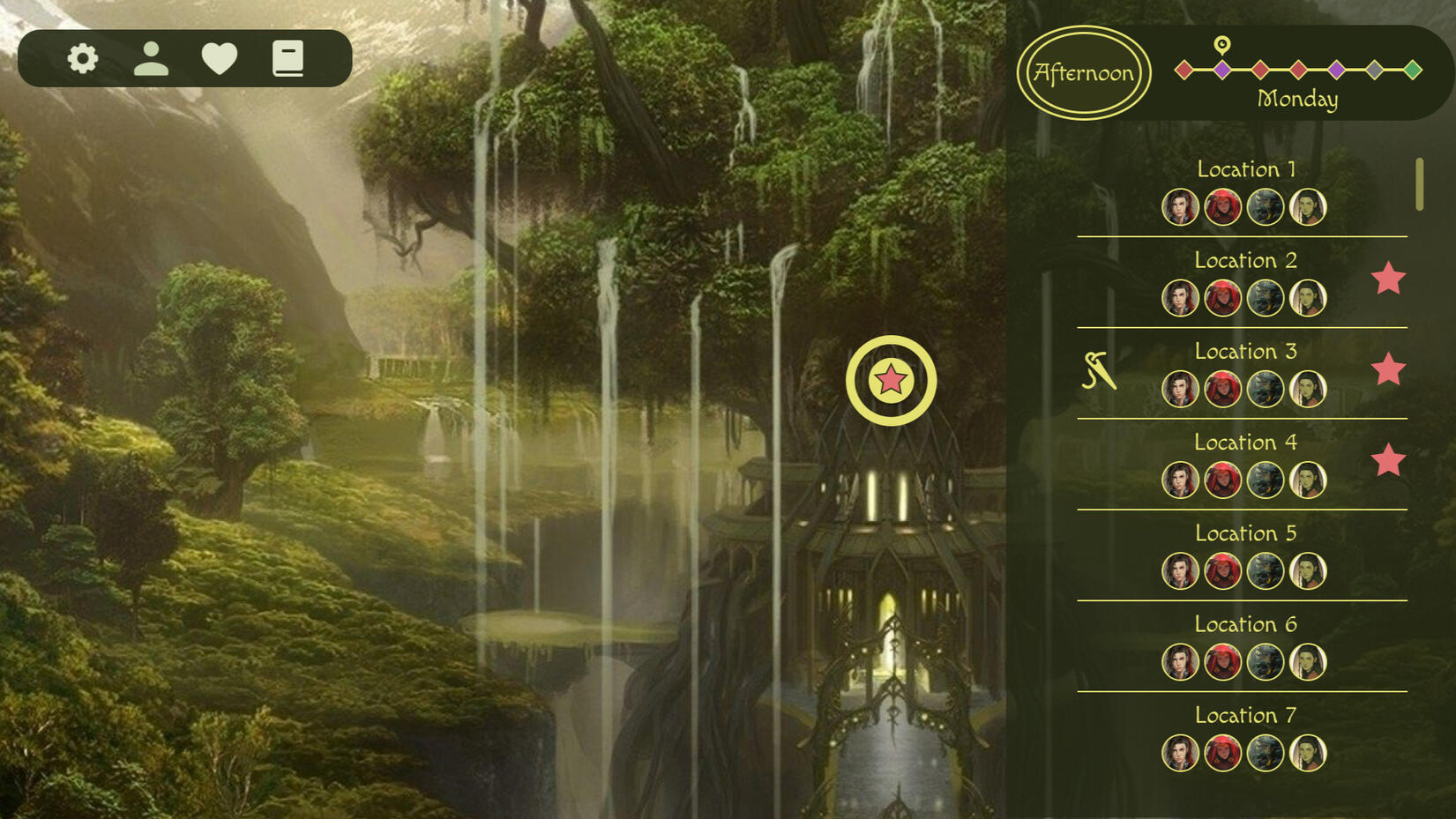Select the dark-haired portrait under Location 5
The width and height of the screenshot is (1456, 819).
pyautogui.click(x=1182, y=570)
